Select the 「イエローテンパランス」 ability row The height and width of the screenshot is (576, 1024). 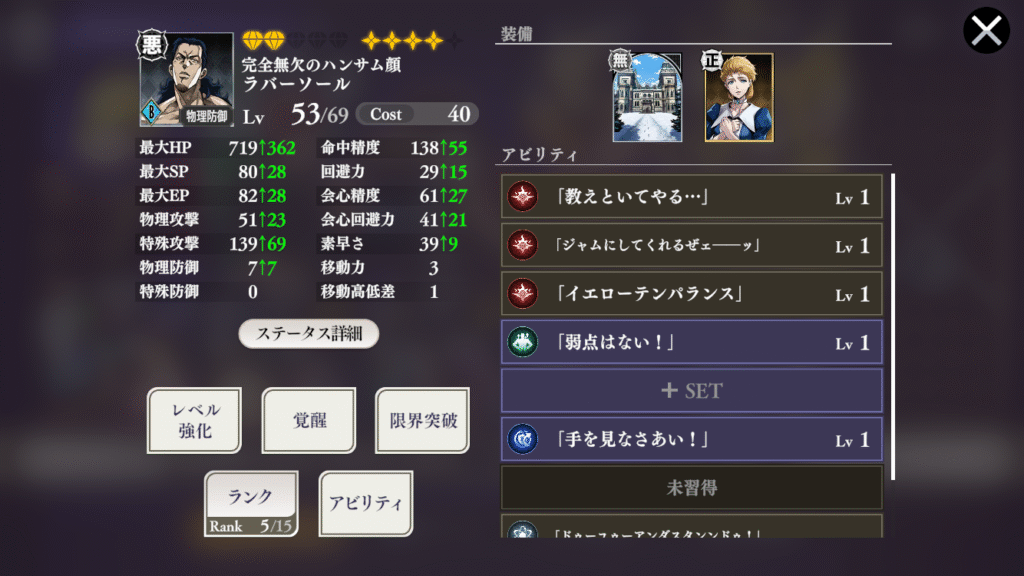691,295
